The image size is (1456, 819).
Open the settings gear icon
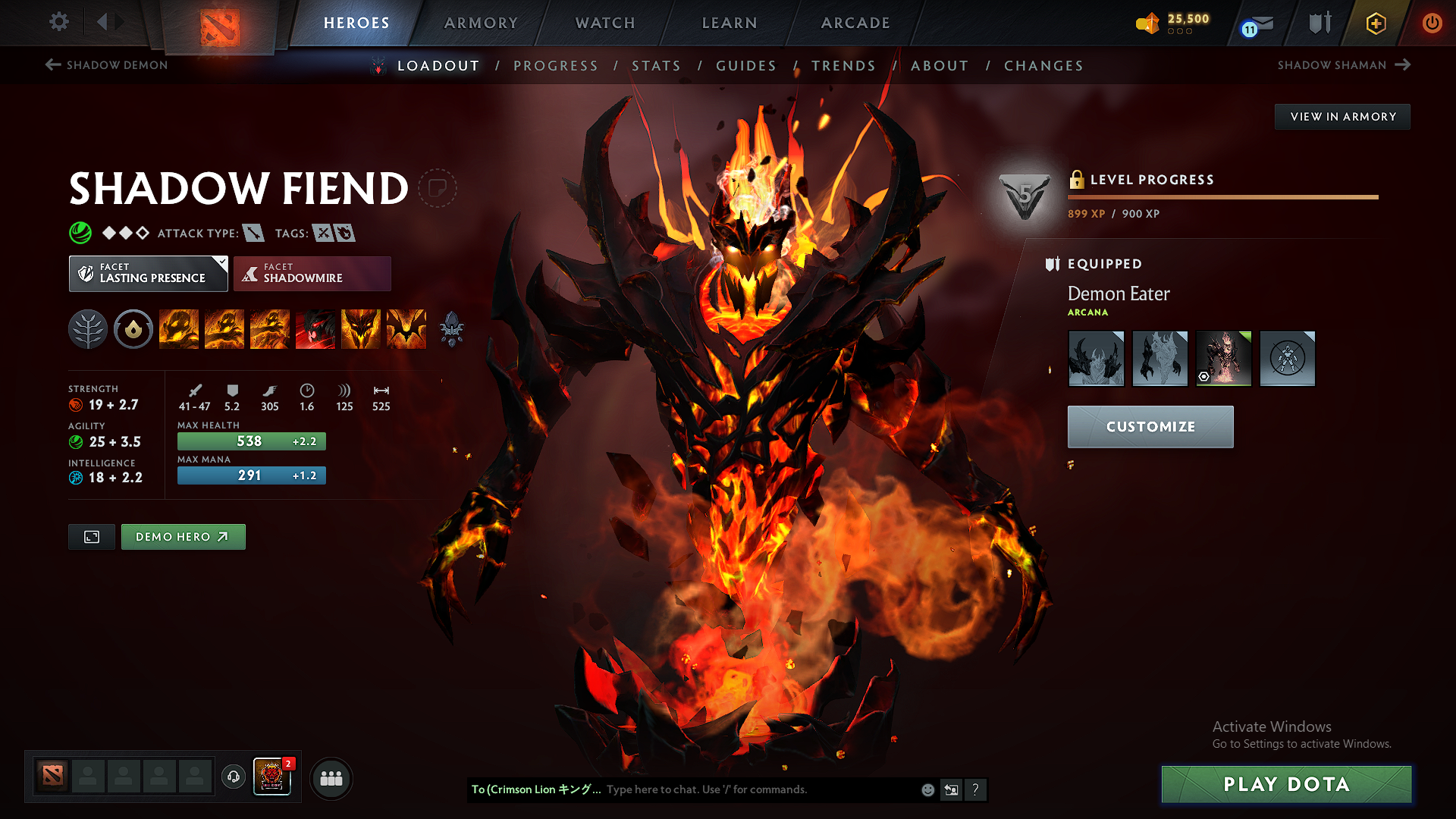(x=58, y=22)
